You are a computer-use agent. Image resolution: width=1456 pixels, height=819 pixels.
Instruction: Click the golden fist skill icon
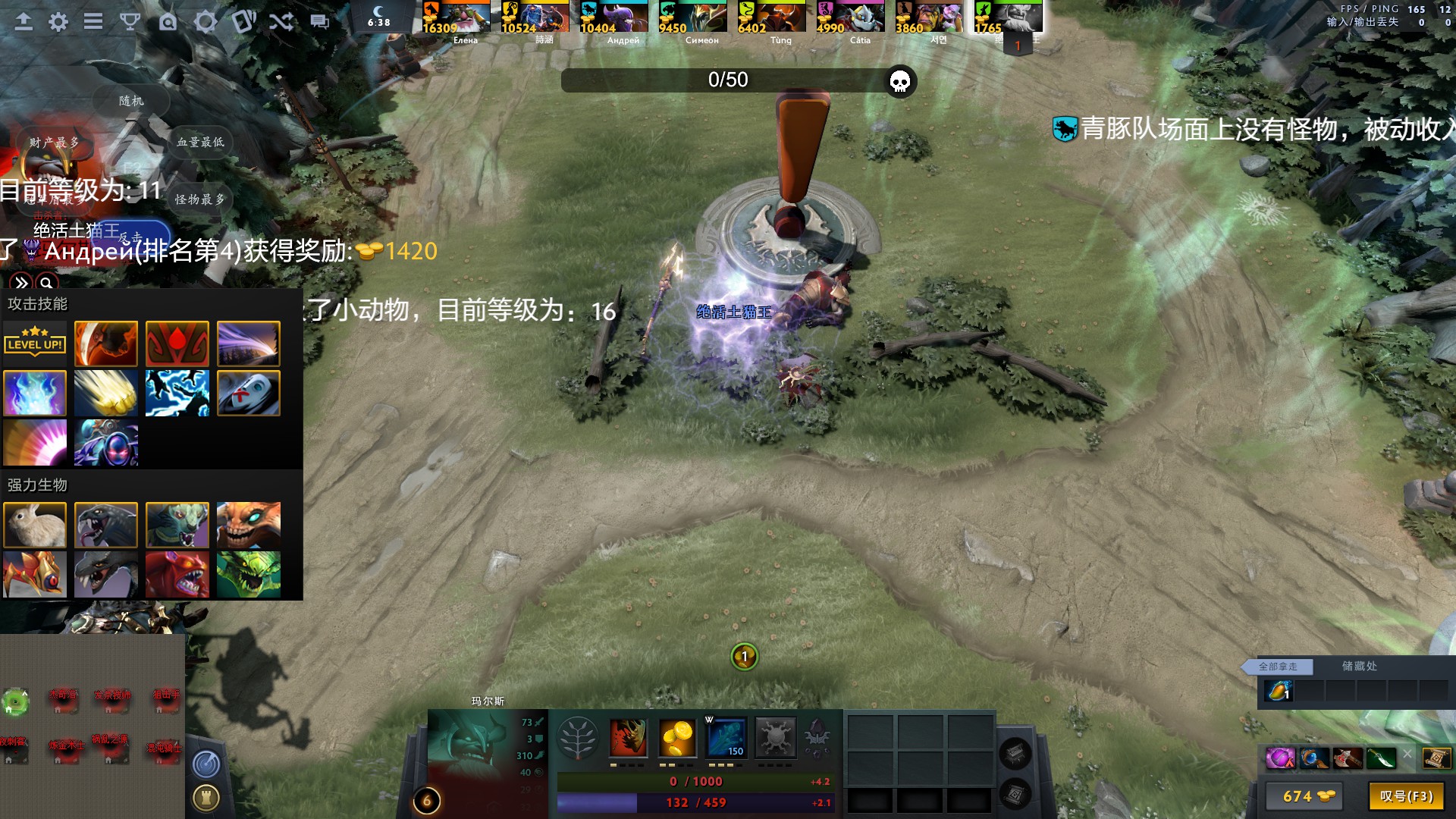(x=106, y=393)
